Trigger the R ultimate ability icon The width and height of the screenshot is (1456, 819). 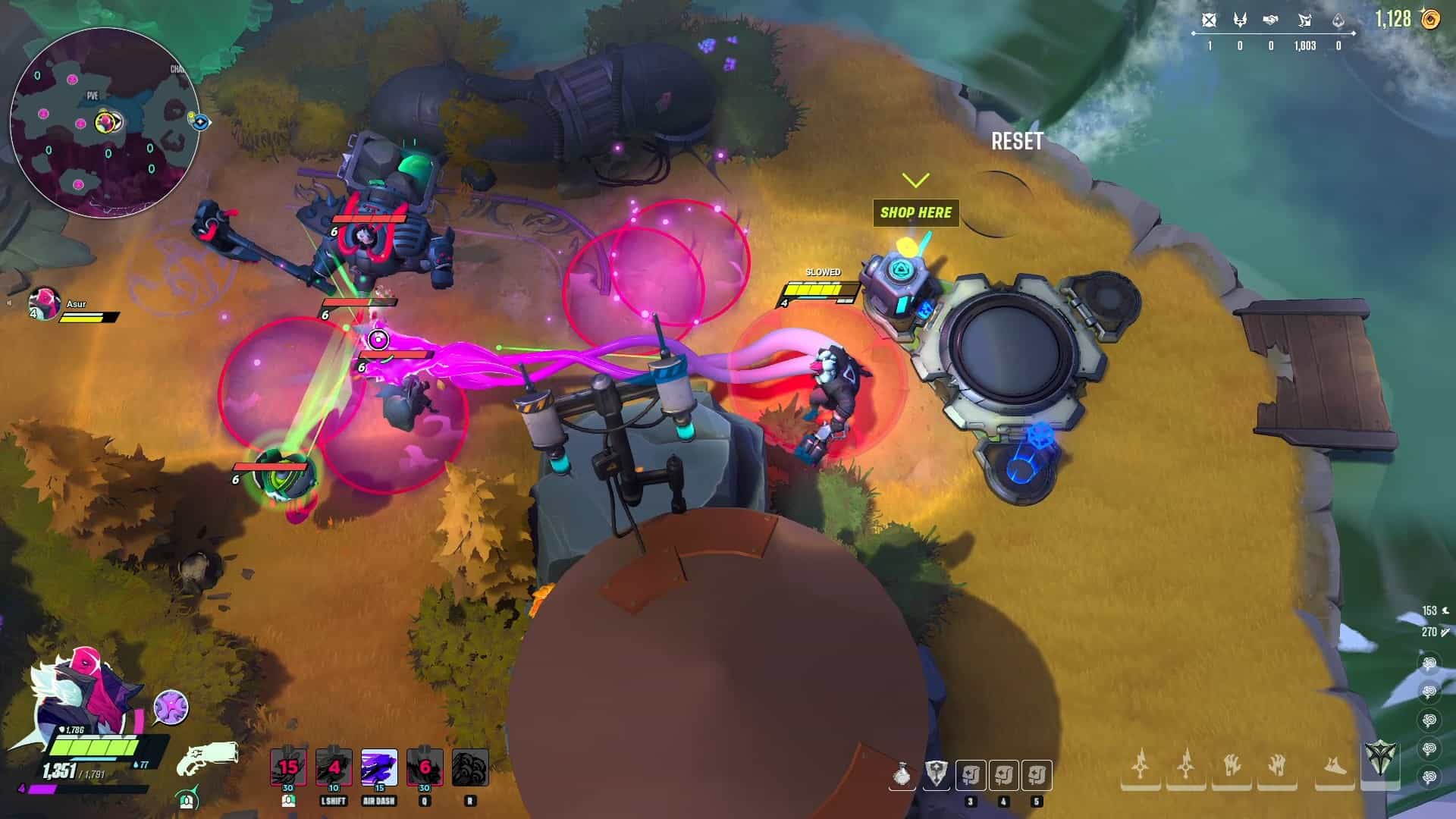click(470, 767)
